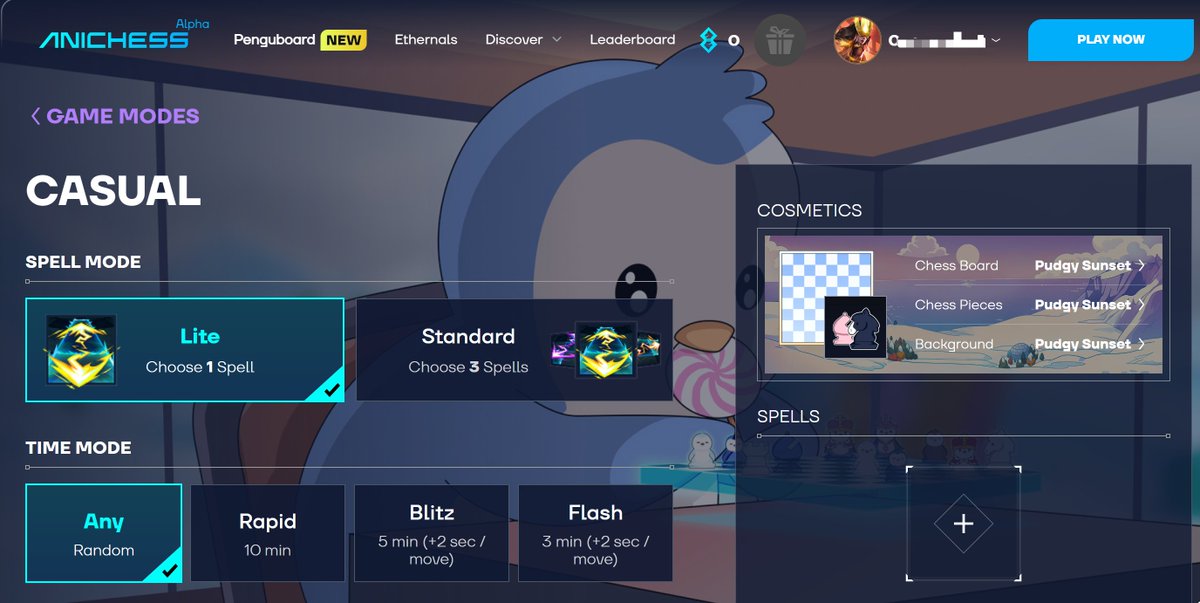This screenshot has width=1200, height=603.
Task: Open the Leaderboard
Action: (x=632, y=40)
